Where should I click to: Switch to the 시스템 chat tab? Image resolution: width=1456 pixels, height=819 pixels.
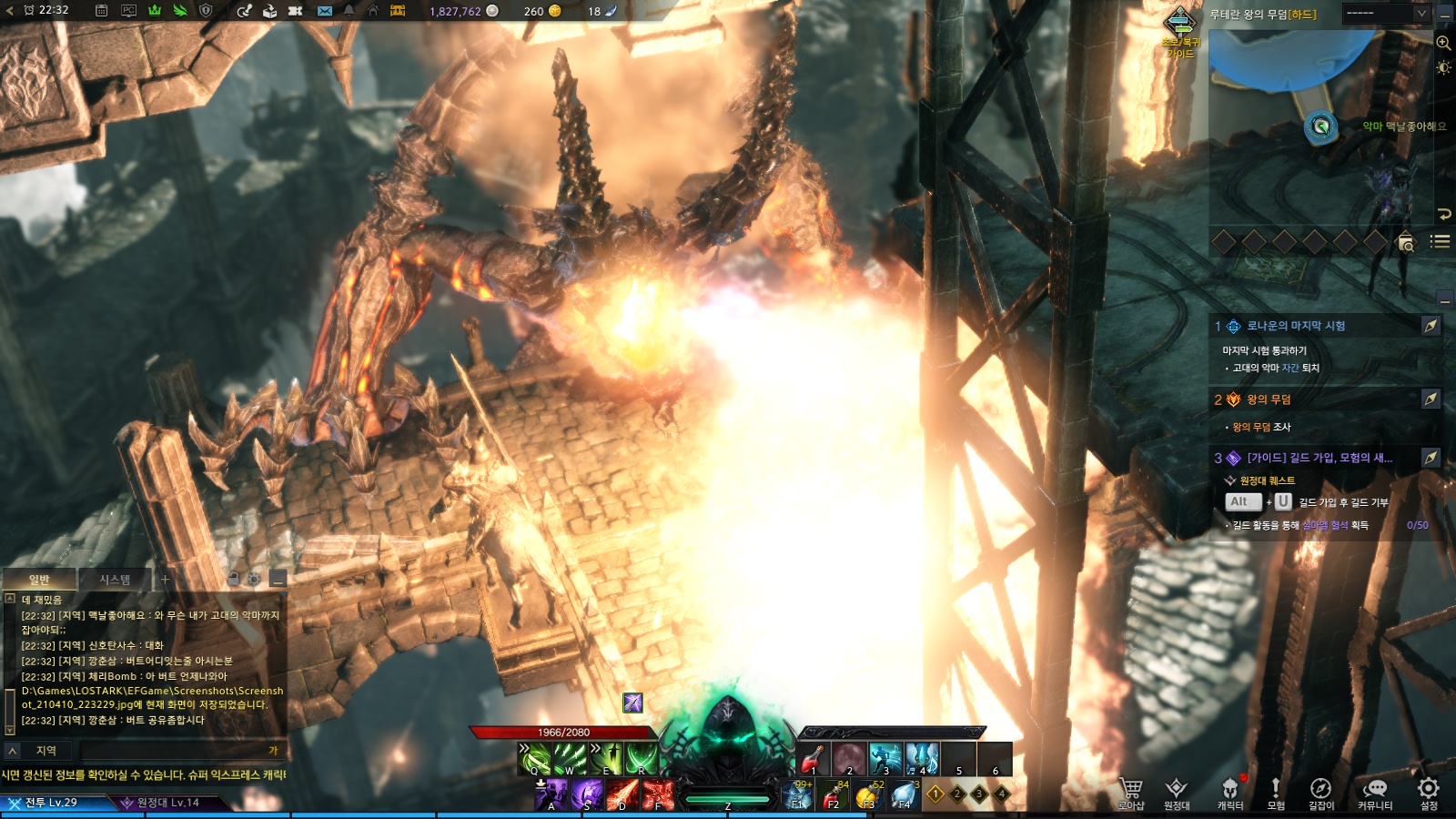coord(115,580)
